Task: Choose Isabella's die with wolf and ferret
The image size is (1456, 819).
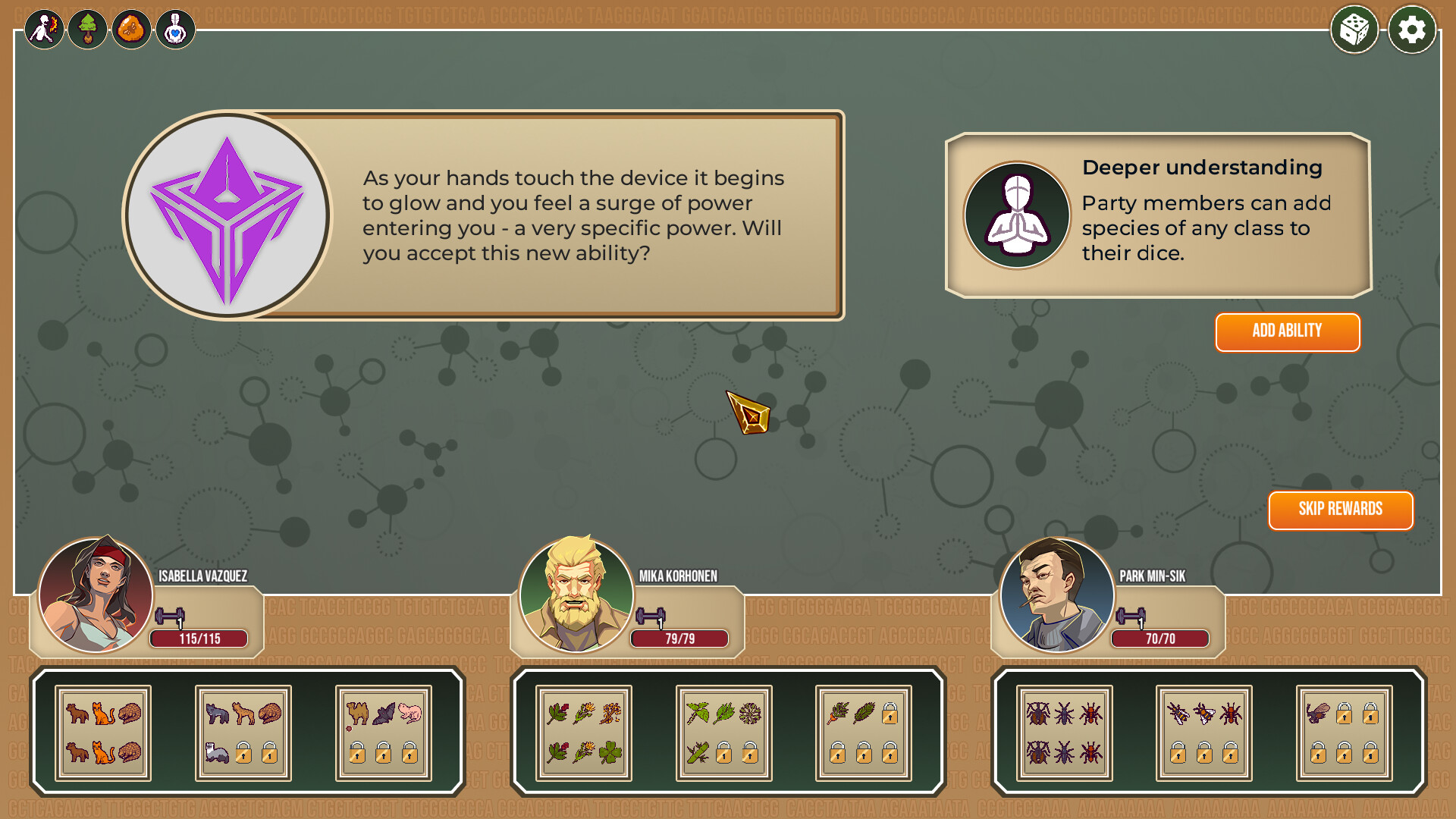Action: coord(243,733)
